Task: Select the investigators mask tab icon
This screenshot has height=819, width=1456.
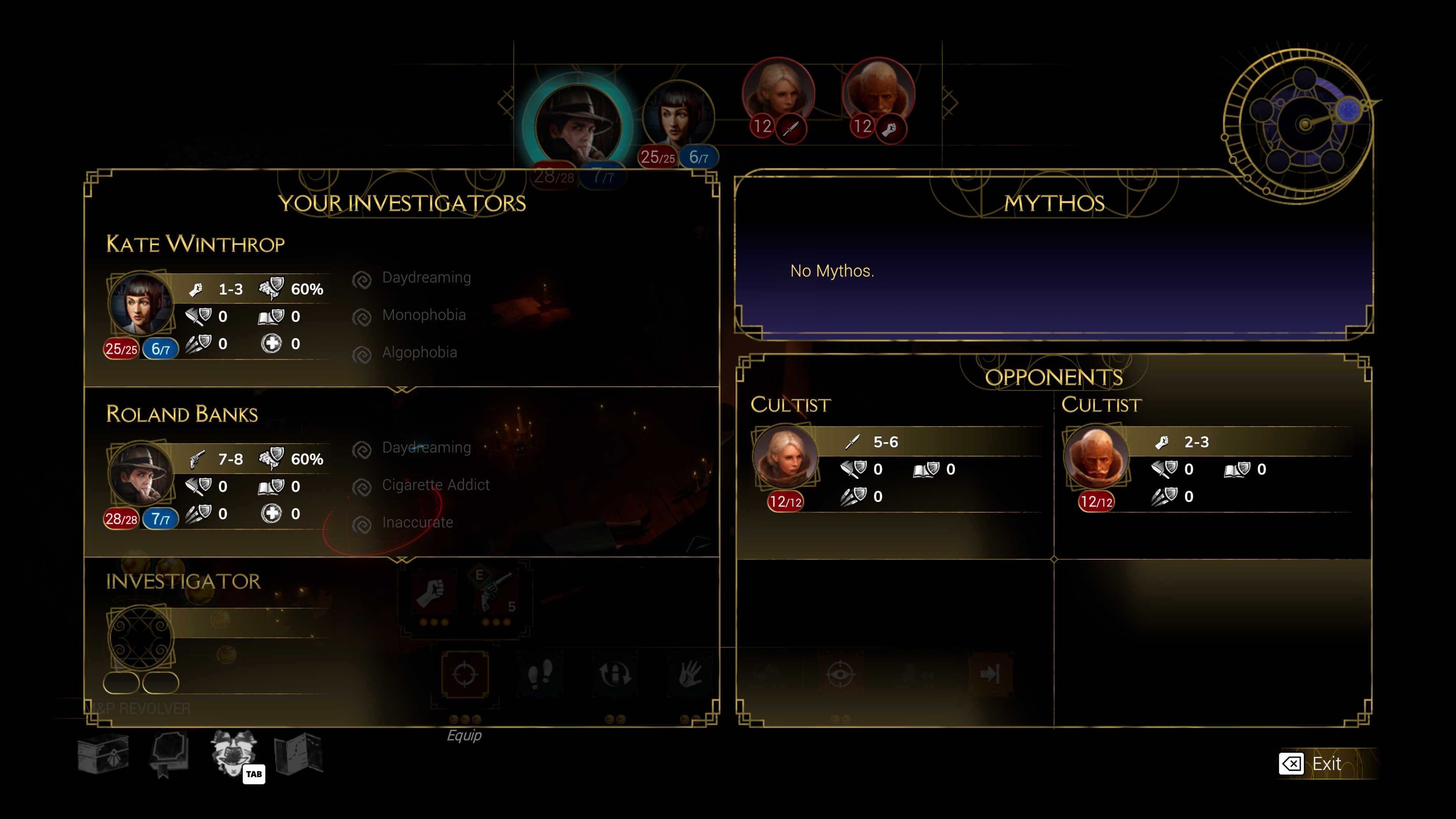Action: pyautogui.click(x=234, y=754)
